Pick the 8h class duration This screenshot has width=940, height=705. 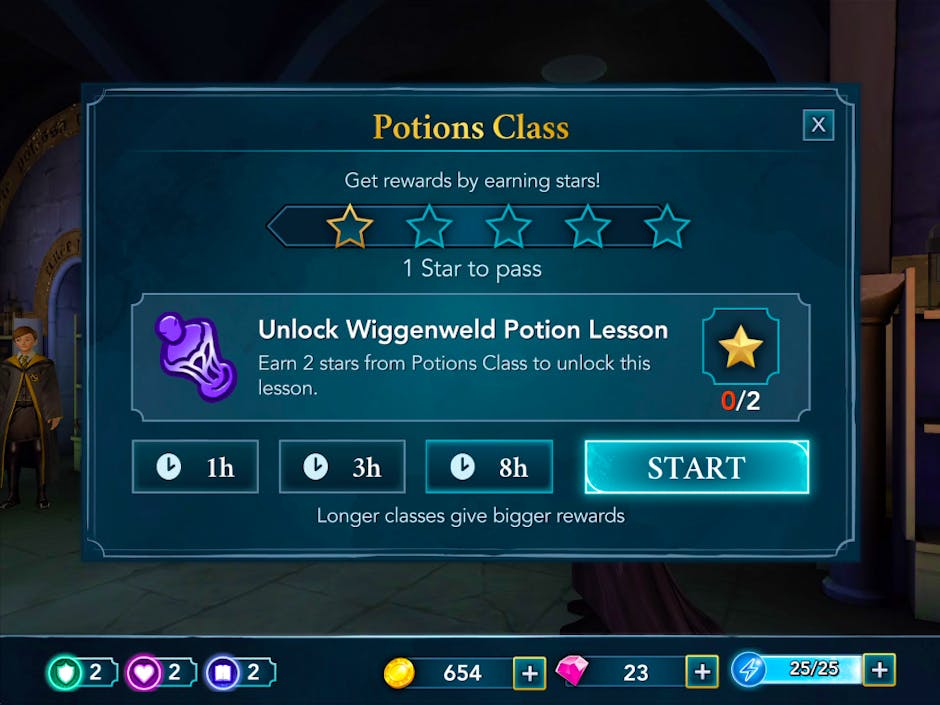(x=489, y=467)
